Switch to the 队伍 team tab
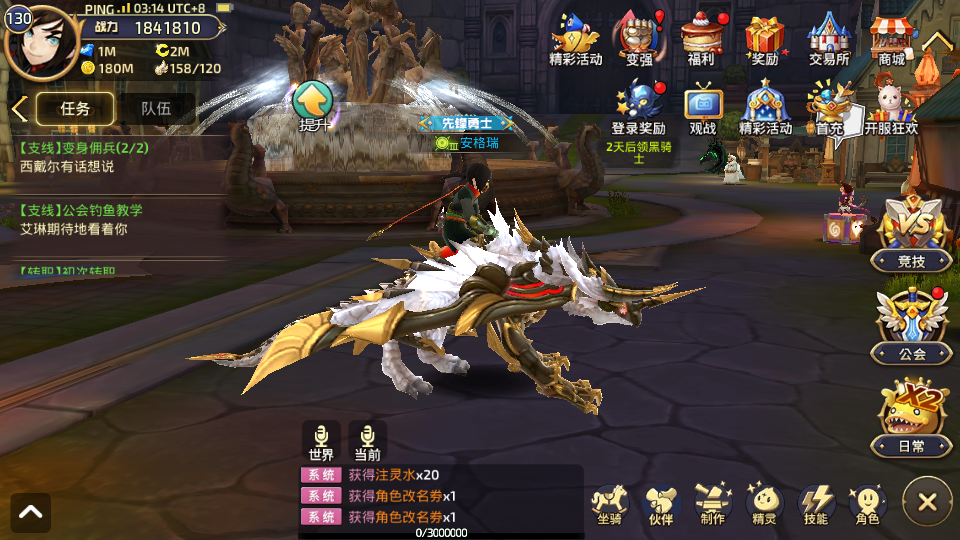Image resolution: width=960 pixels, height=540 pixels. click(155, 109)
